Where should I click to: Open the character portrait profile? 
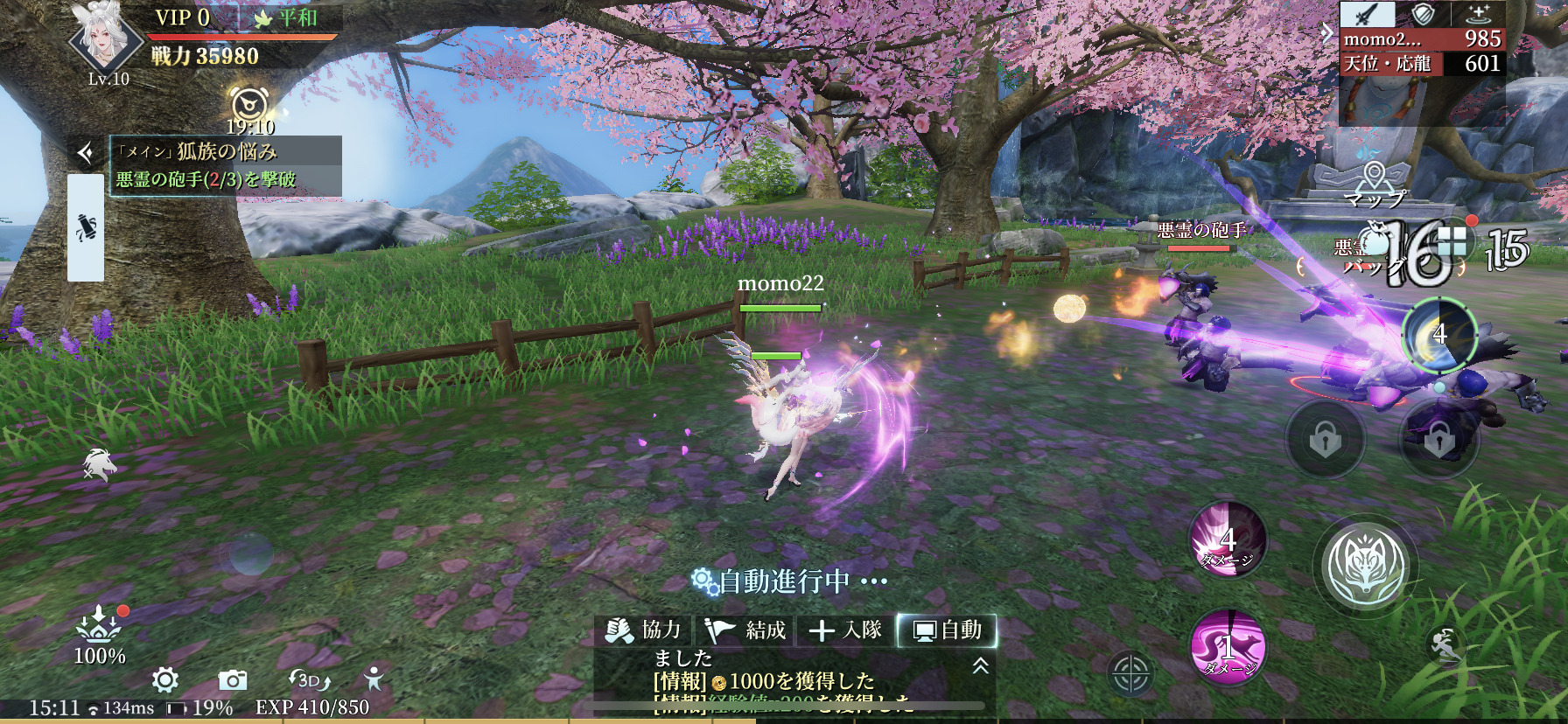coord(106,37)
